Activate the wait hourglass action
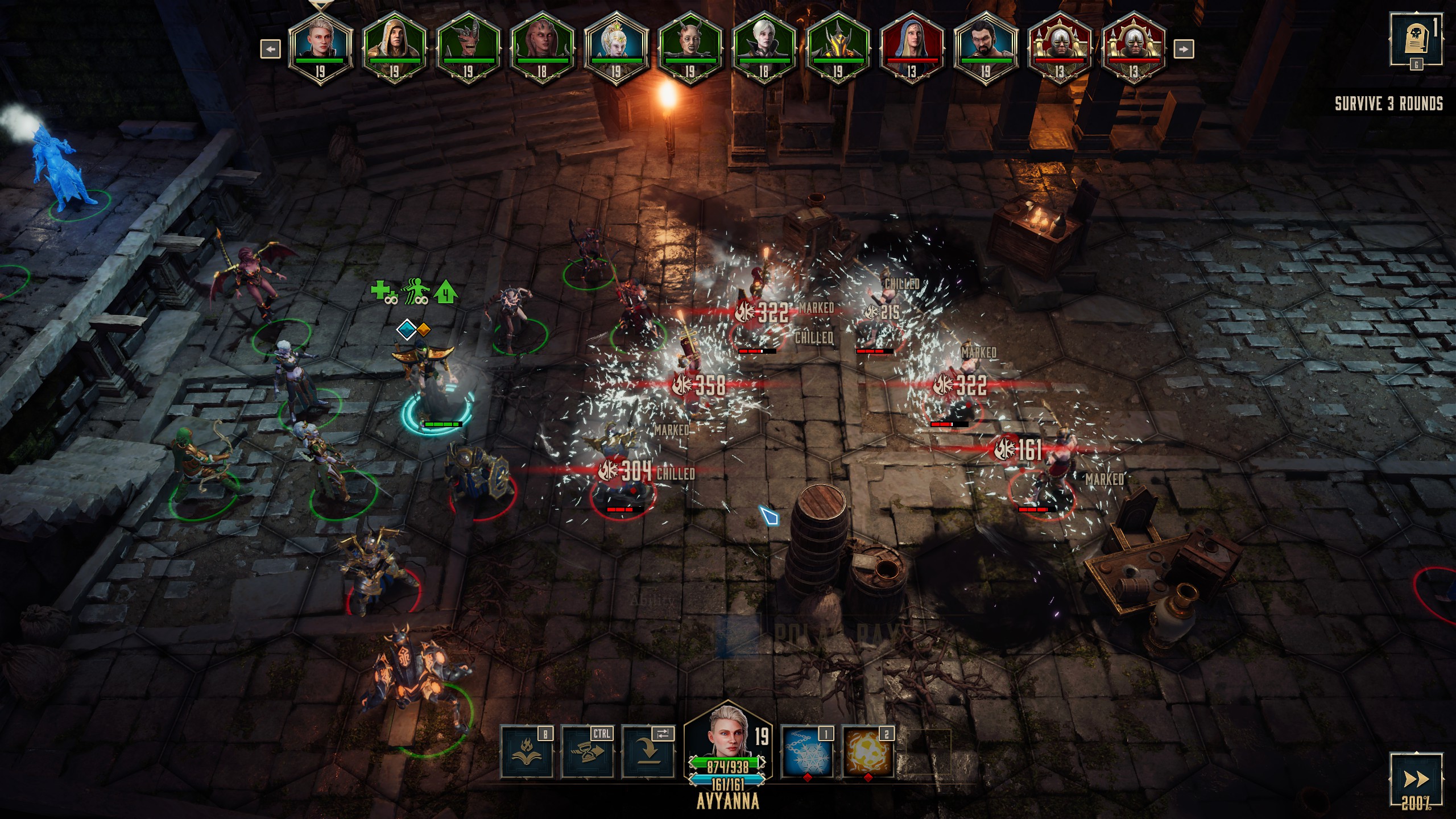 pos(587,752)
